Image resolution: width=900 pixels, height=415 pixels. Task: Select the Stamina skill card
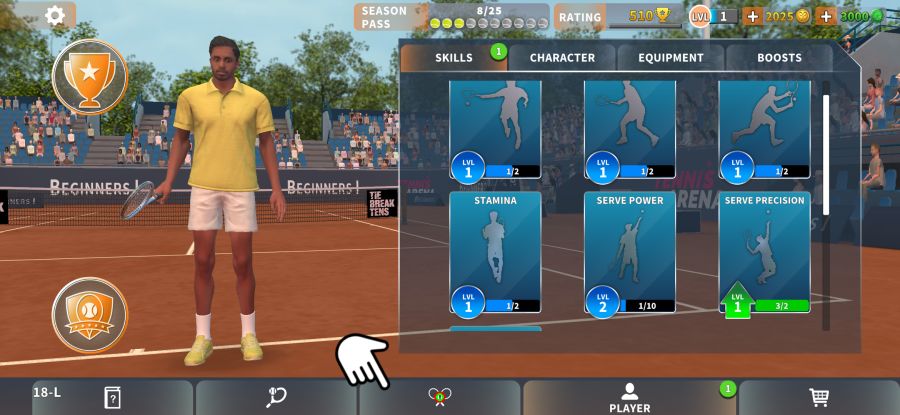495,252
